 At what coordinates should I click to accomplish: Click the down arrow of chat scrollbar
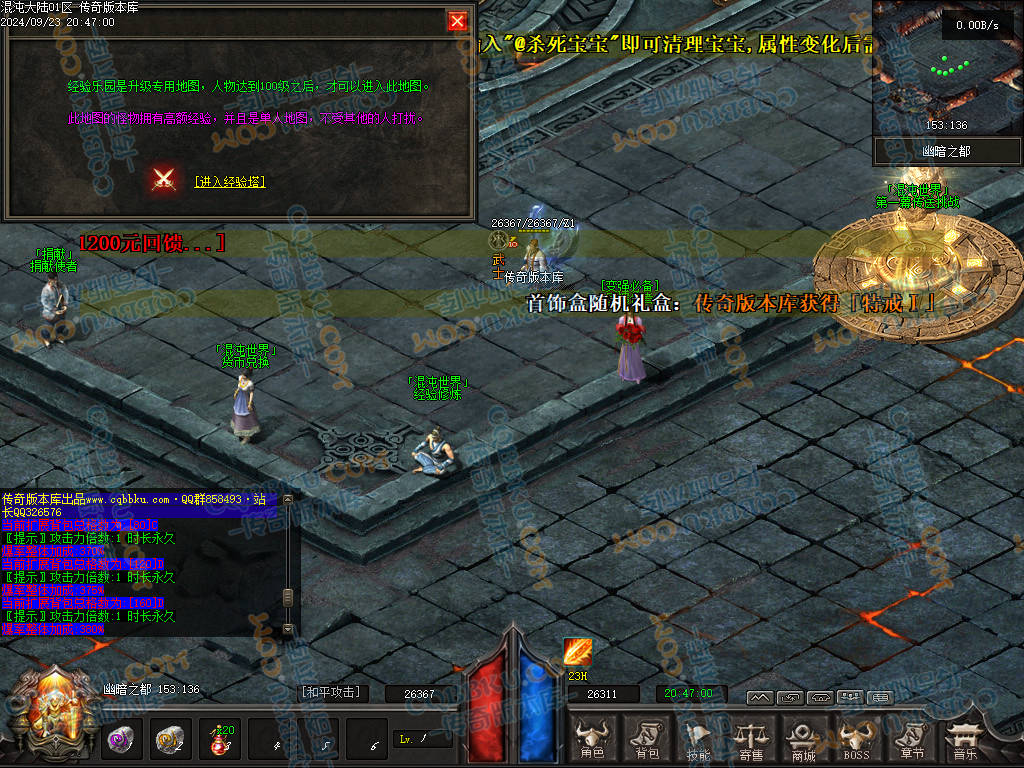[288, 628]
